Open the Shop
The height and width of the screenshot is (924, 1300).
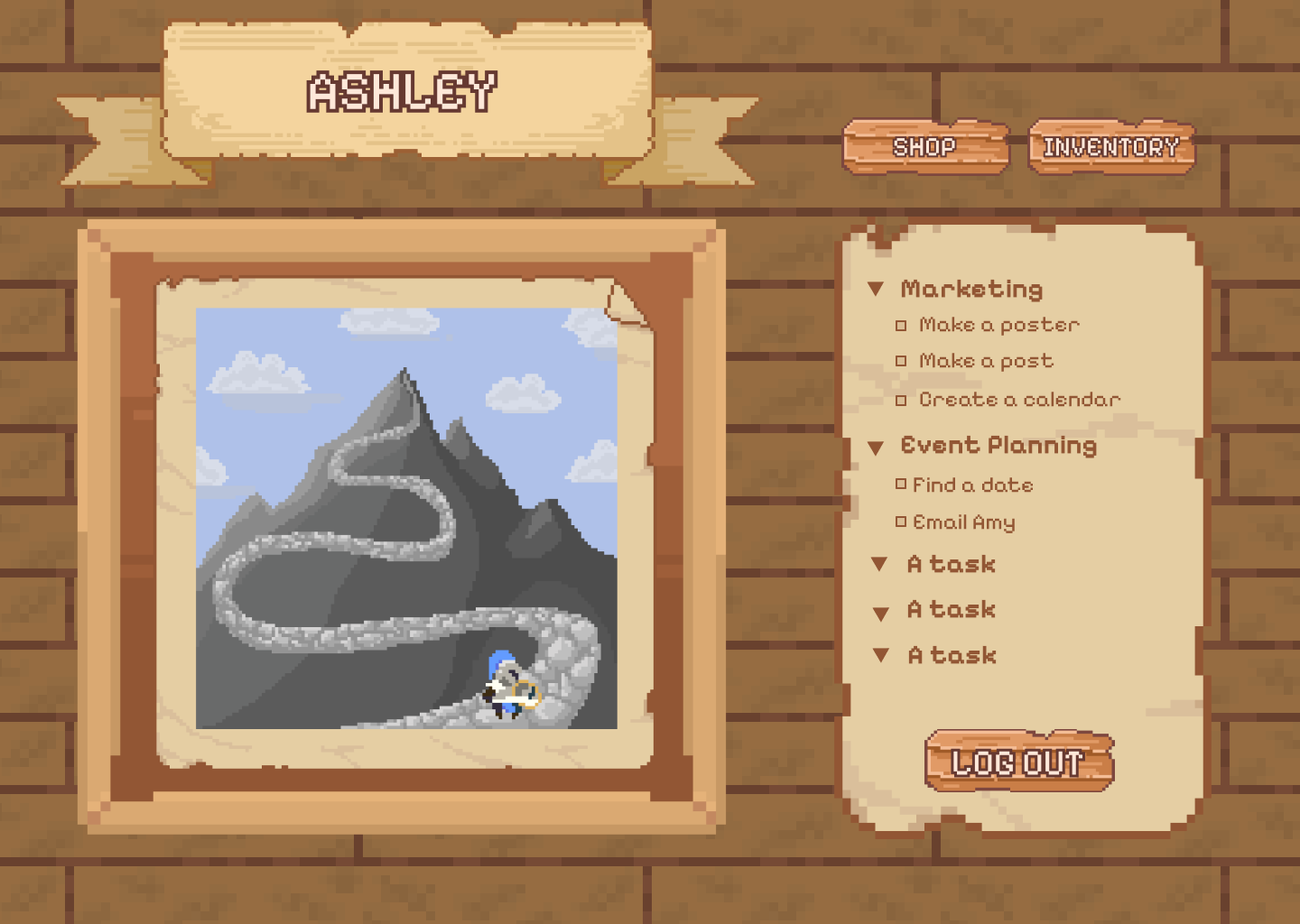point(925,147)
